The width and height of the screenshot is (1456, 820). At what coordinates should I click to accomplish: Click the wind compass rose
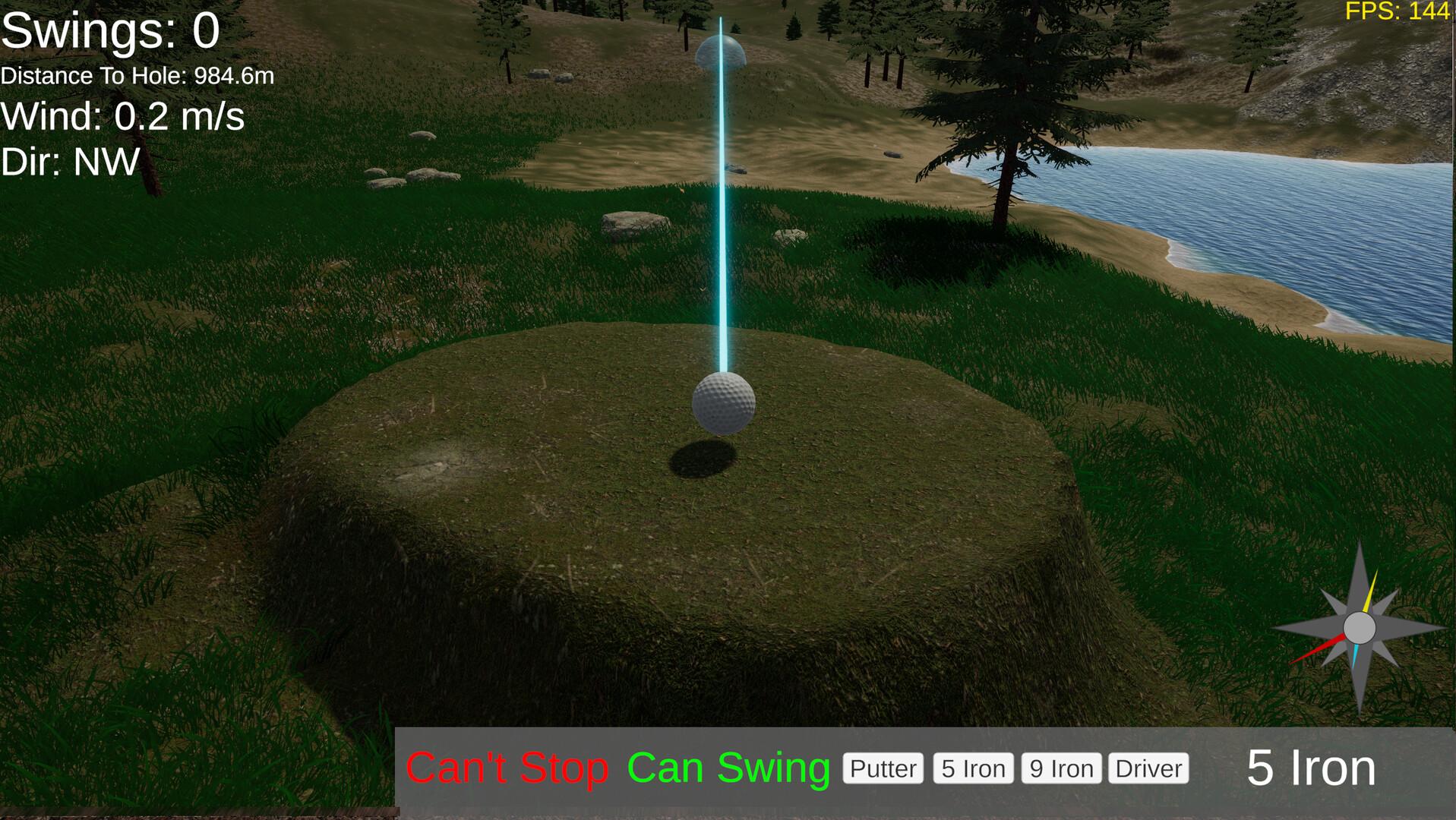[1359, 629]
